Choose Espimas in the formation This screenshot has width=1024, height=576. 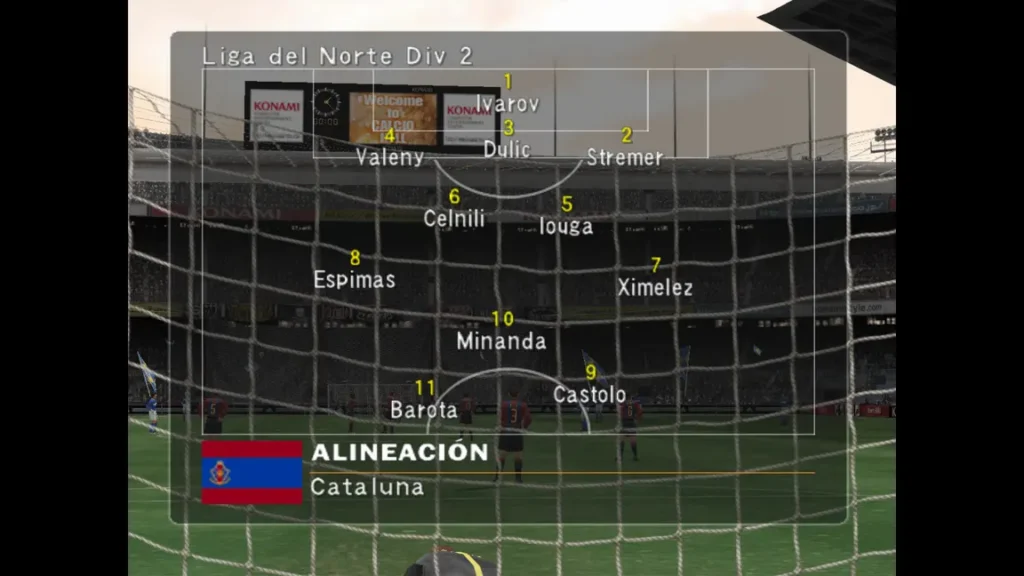354,280
